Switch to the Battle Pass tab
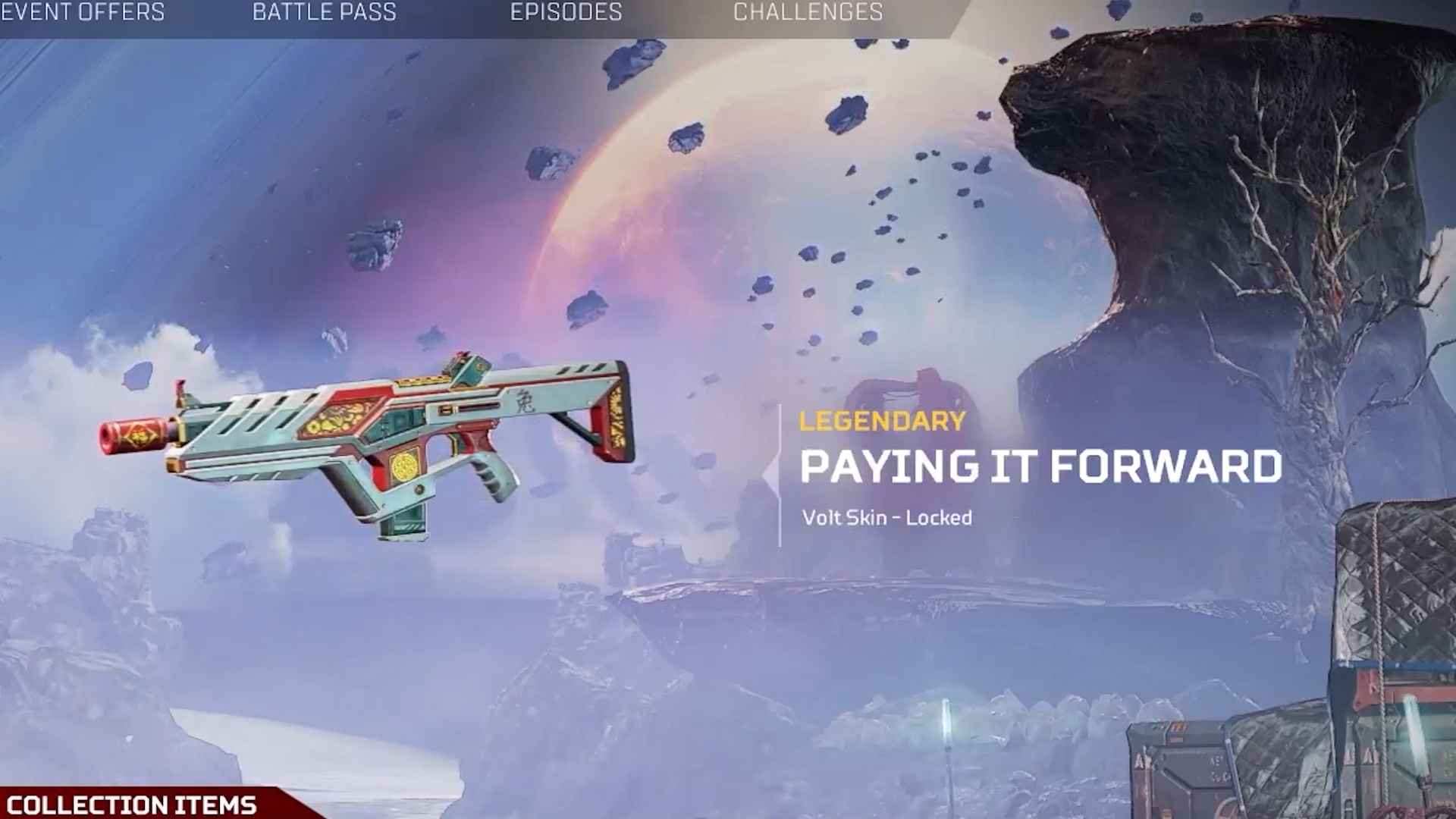 [x=324, y=13]
